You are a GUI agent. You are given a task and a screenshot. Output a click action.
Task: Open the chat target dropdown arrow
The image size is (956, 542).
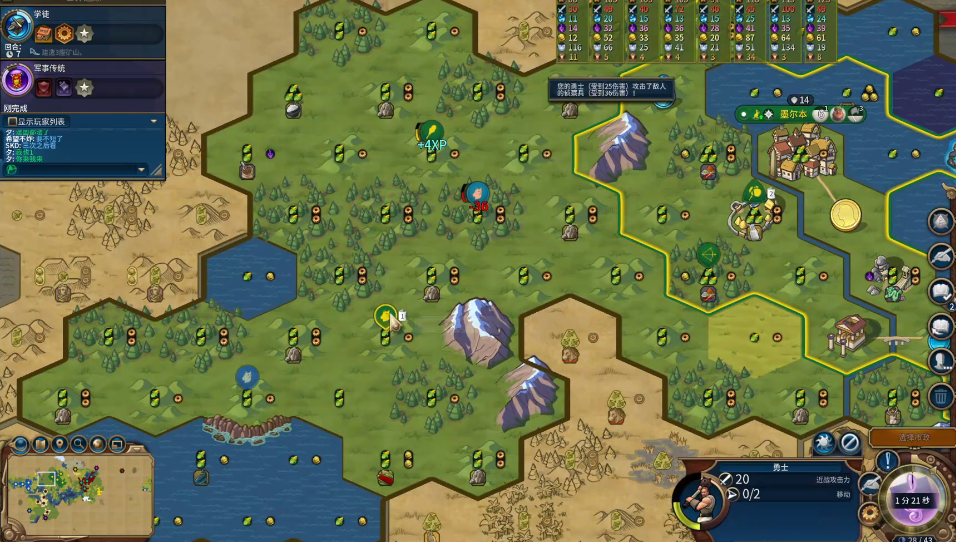coord(153,121)
